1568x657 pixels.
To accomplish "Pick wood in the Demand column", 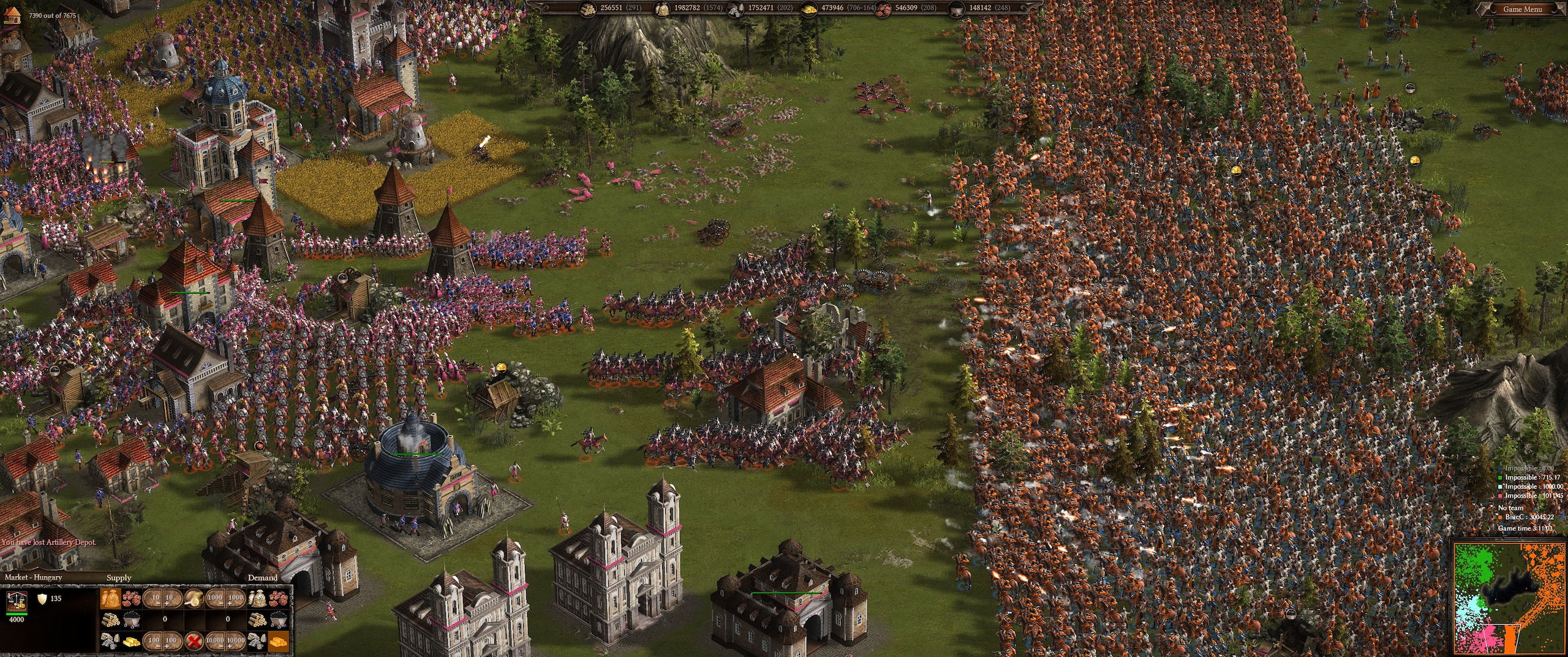I will [x=257, y=619].
